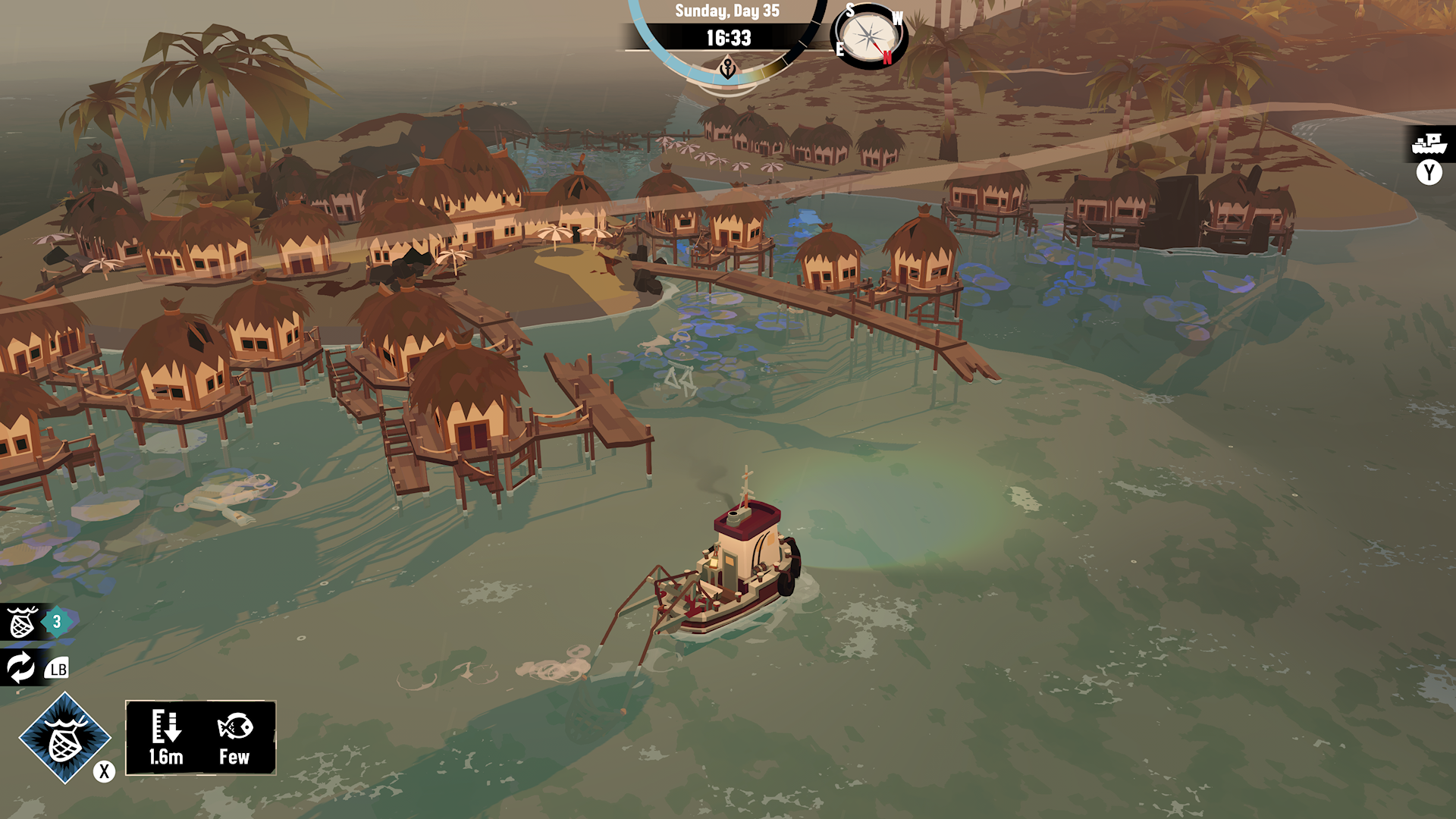
Task: Open the diamond trawl net ability icon
Action: pos(67,738)
